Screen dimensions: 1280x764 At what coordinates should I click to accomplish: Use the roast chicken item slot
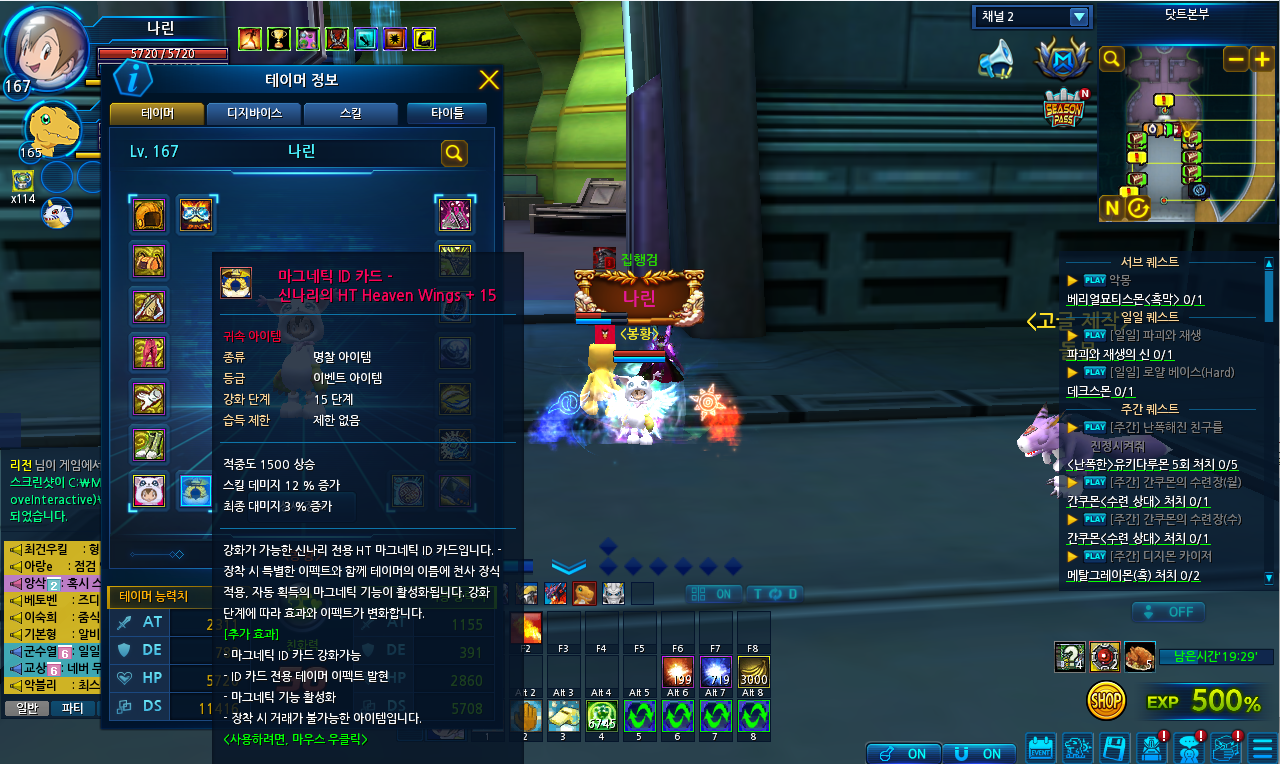pos(1139,656)
